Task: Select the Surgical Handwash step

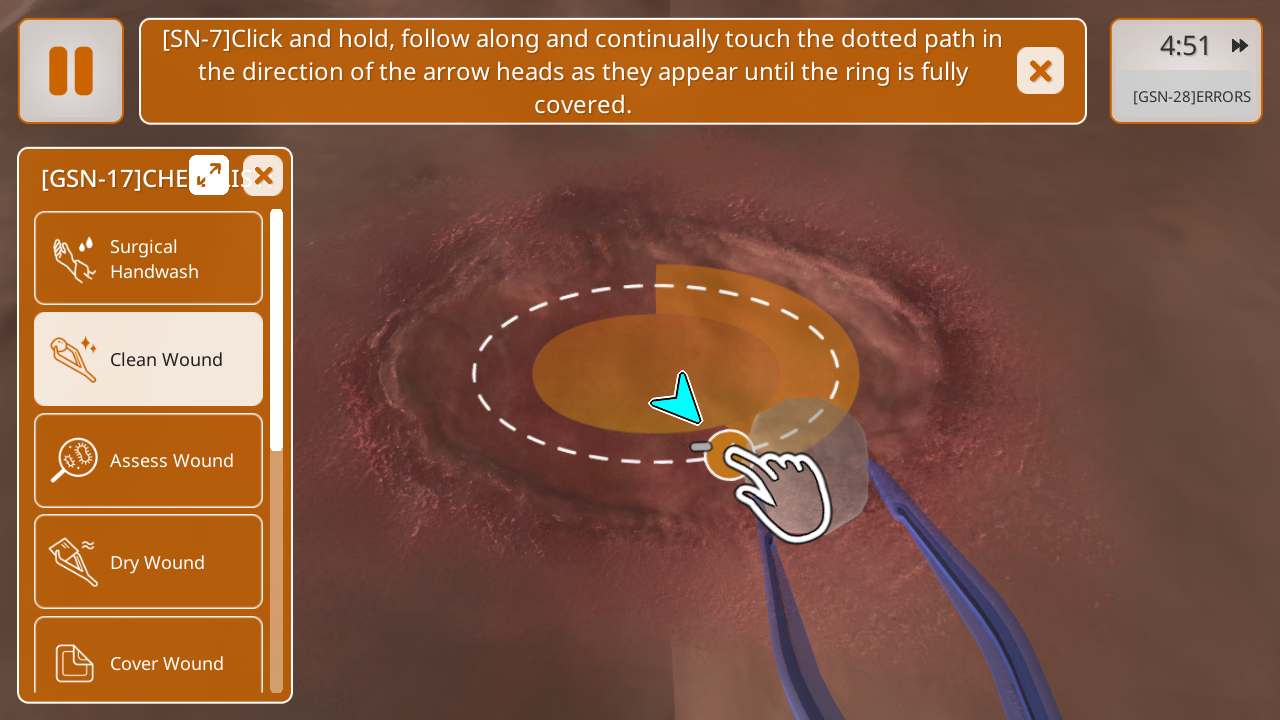Action: [x=149, y=258]
